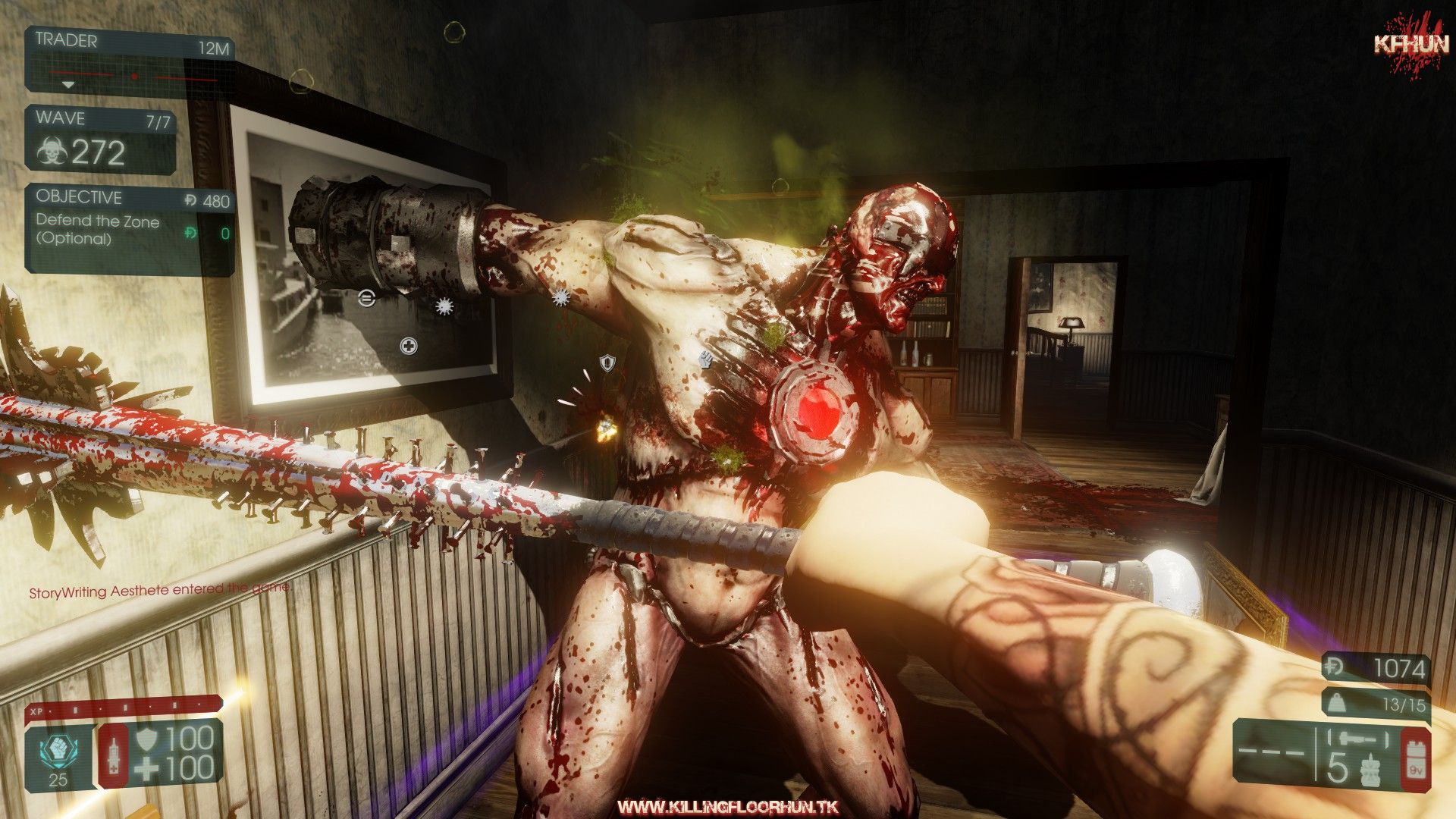Open the www.killingfloorhun.tk link
This screenshot has width=1456, height=819.
pyautogui.click(x=727, y=806)
